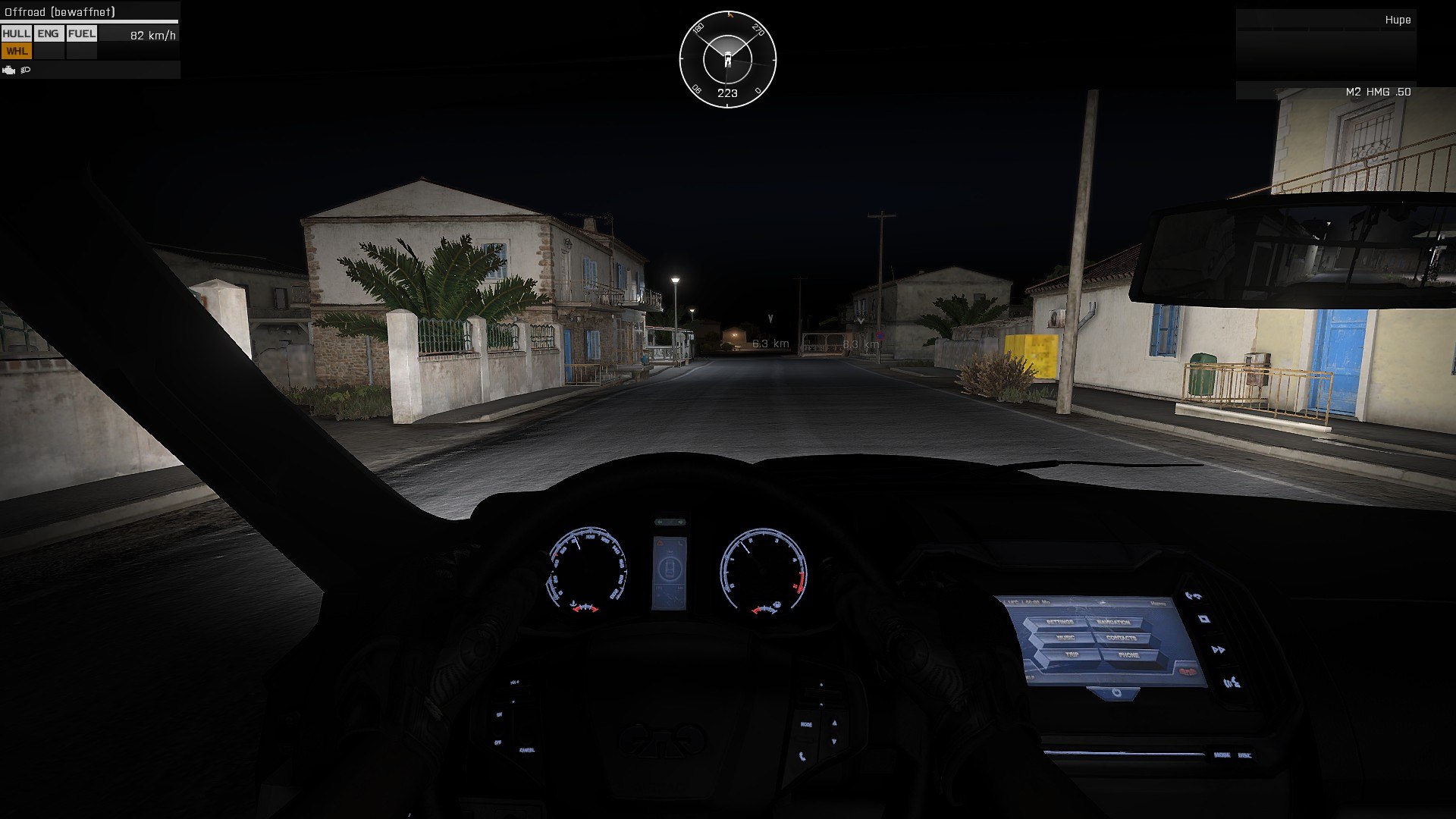This screenshot has height=819, width=1456.
Task: Click the M2 HMG .50 weapon label
Action: tap(1377, 92)
